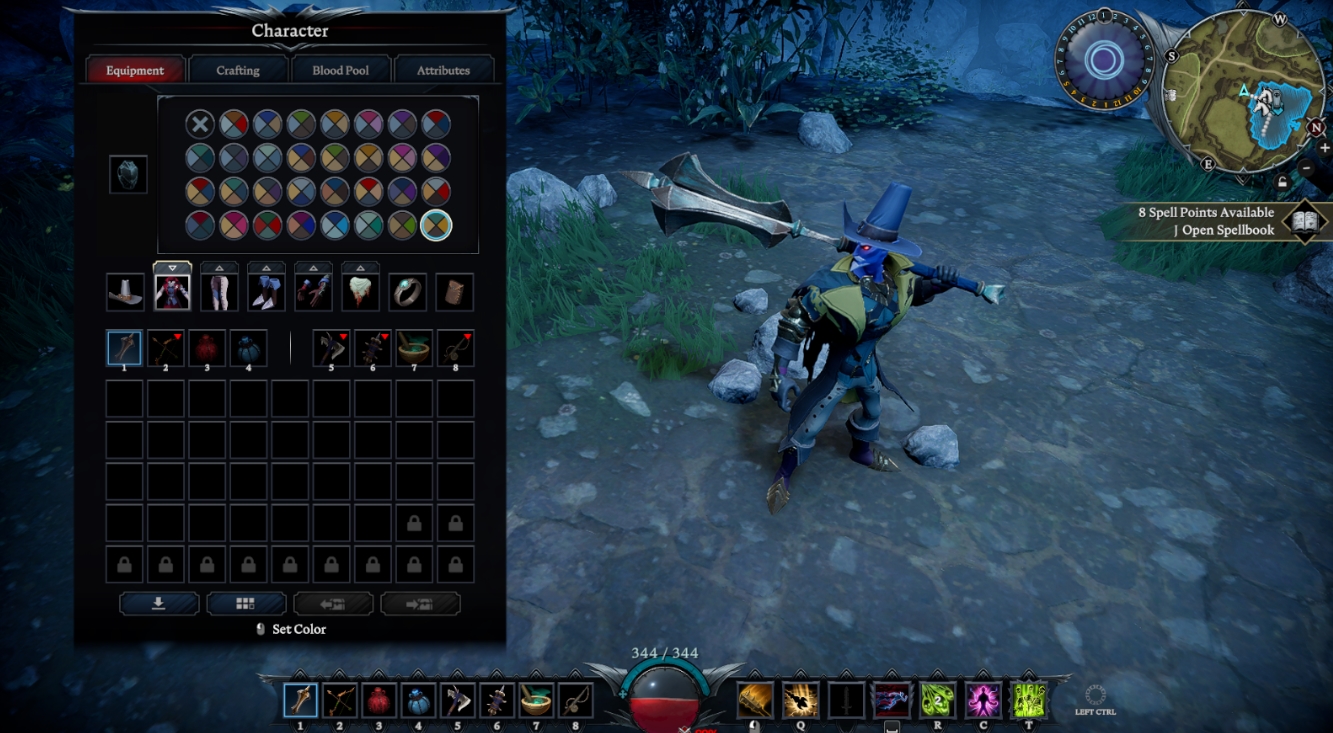Image resolution: width=1333 pixels, height=733 pixels.
Task: Select the boots equipment slot
Action: point(266,292)
